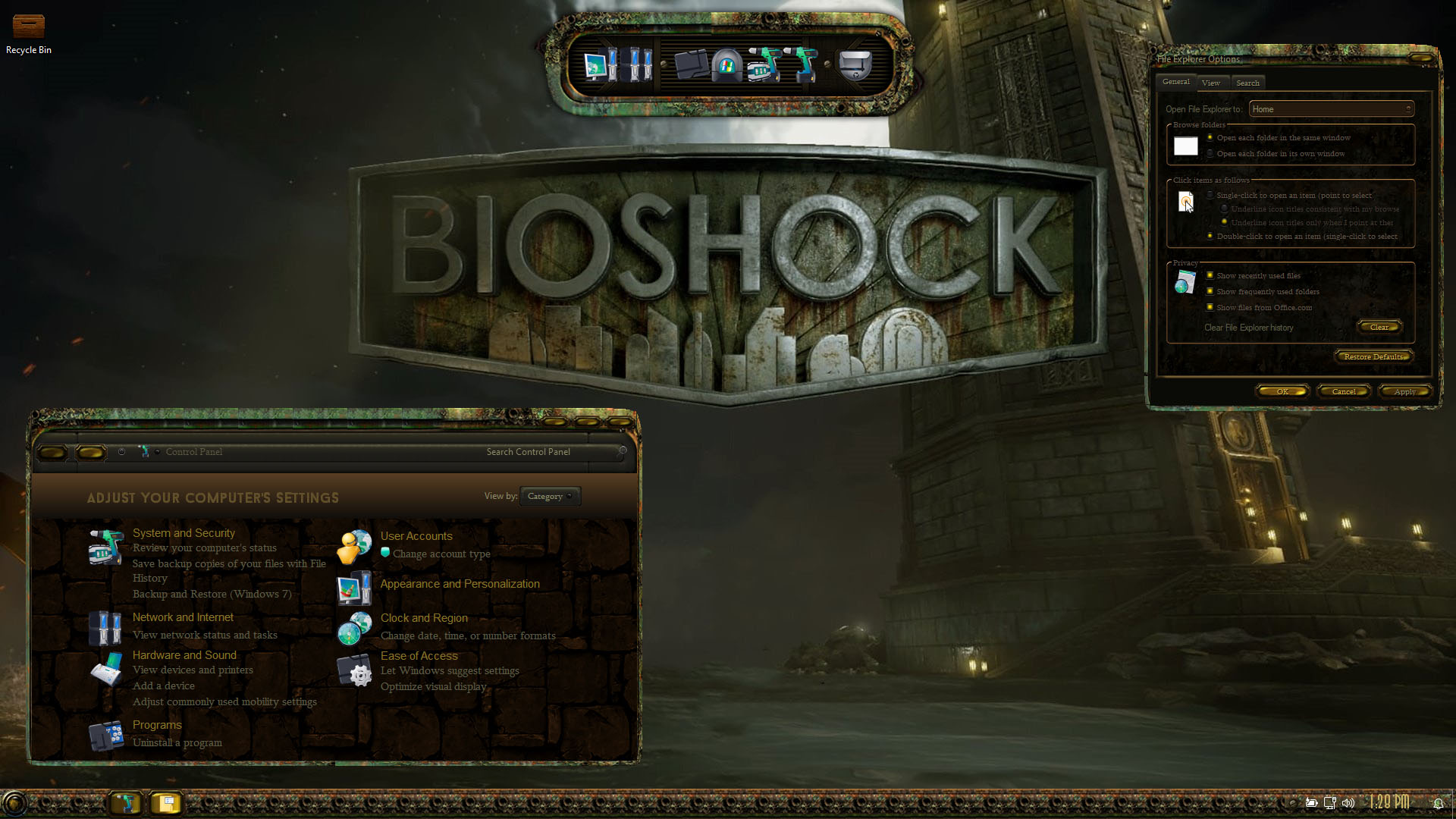Open the 'Open File Explorer to' dropdown
Viewport: 1456px width, 819px height.
click(x=1331, y=109)
